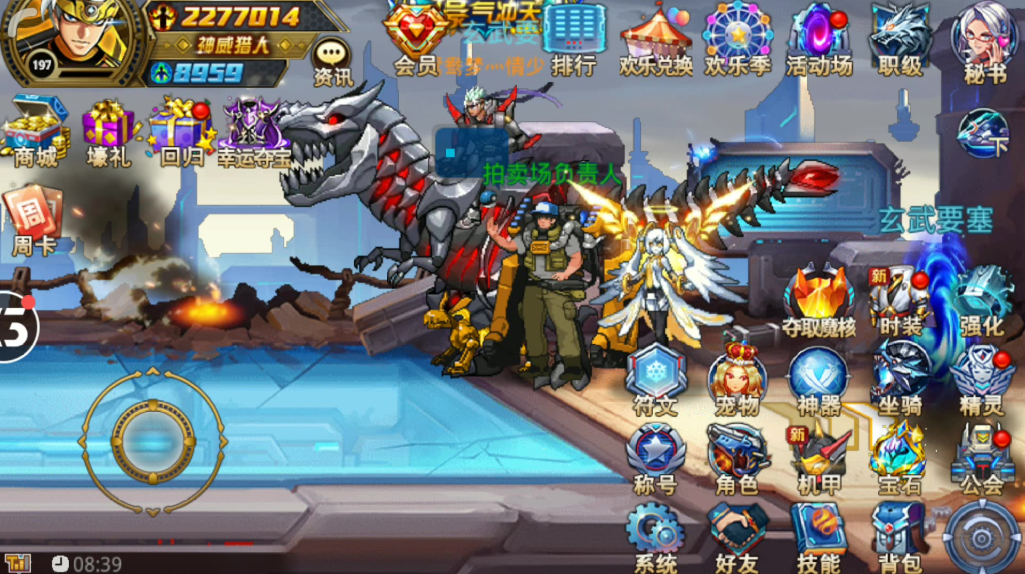Viewport: 1025px width, 574px height.
Task: Open the 回归 return gift box
Action: coord(181,132)
